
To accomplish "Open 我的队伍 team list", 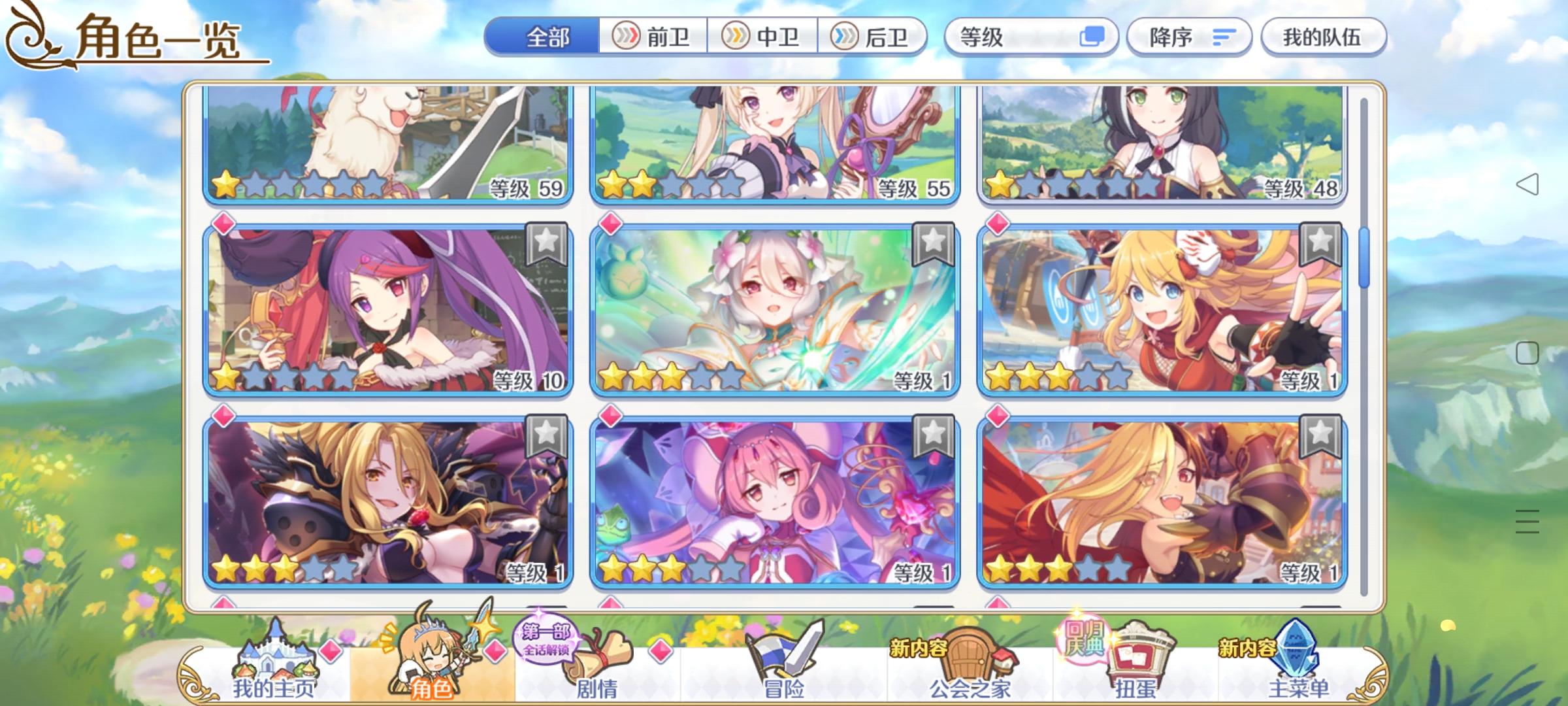I will point(1323,37).
